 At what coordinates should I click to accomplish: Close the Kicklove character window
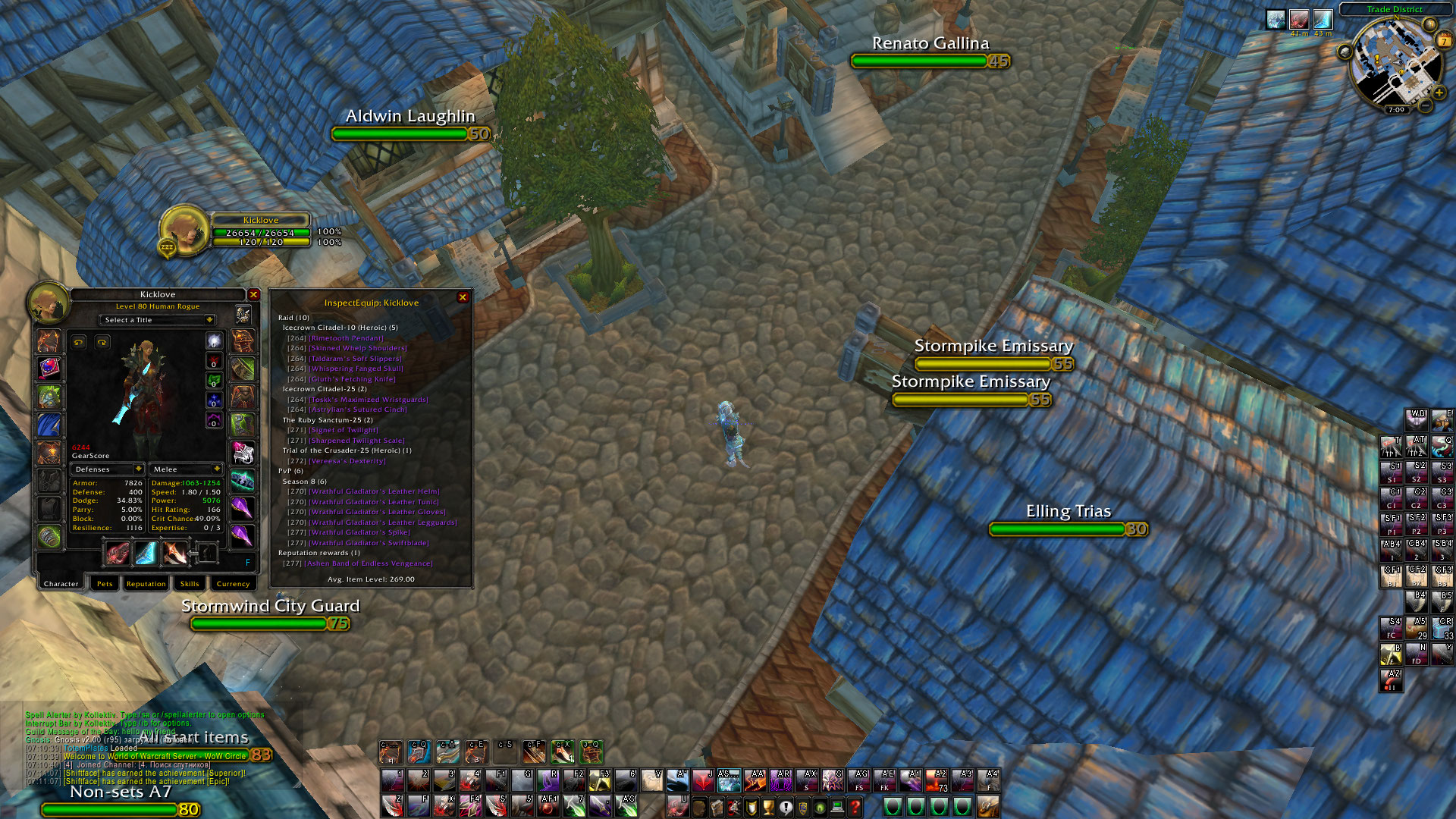(x=254, y=295)
